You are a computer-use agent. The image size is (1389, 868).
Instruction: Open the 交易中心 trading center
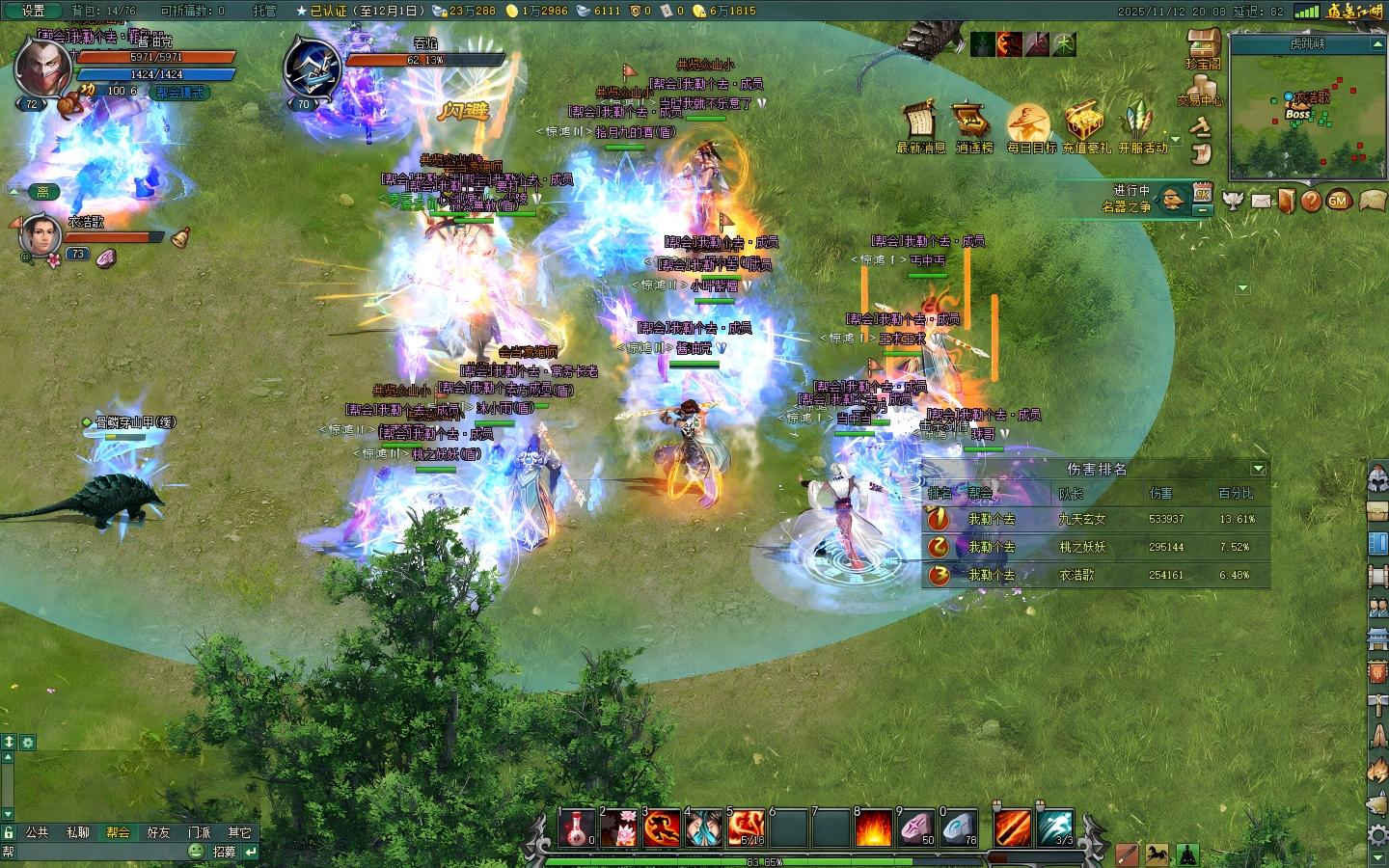[1199, 89]
